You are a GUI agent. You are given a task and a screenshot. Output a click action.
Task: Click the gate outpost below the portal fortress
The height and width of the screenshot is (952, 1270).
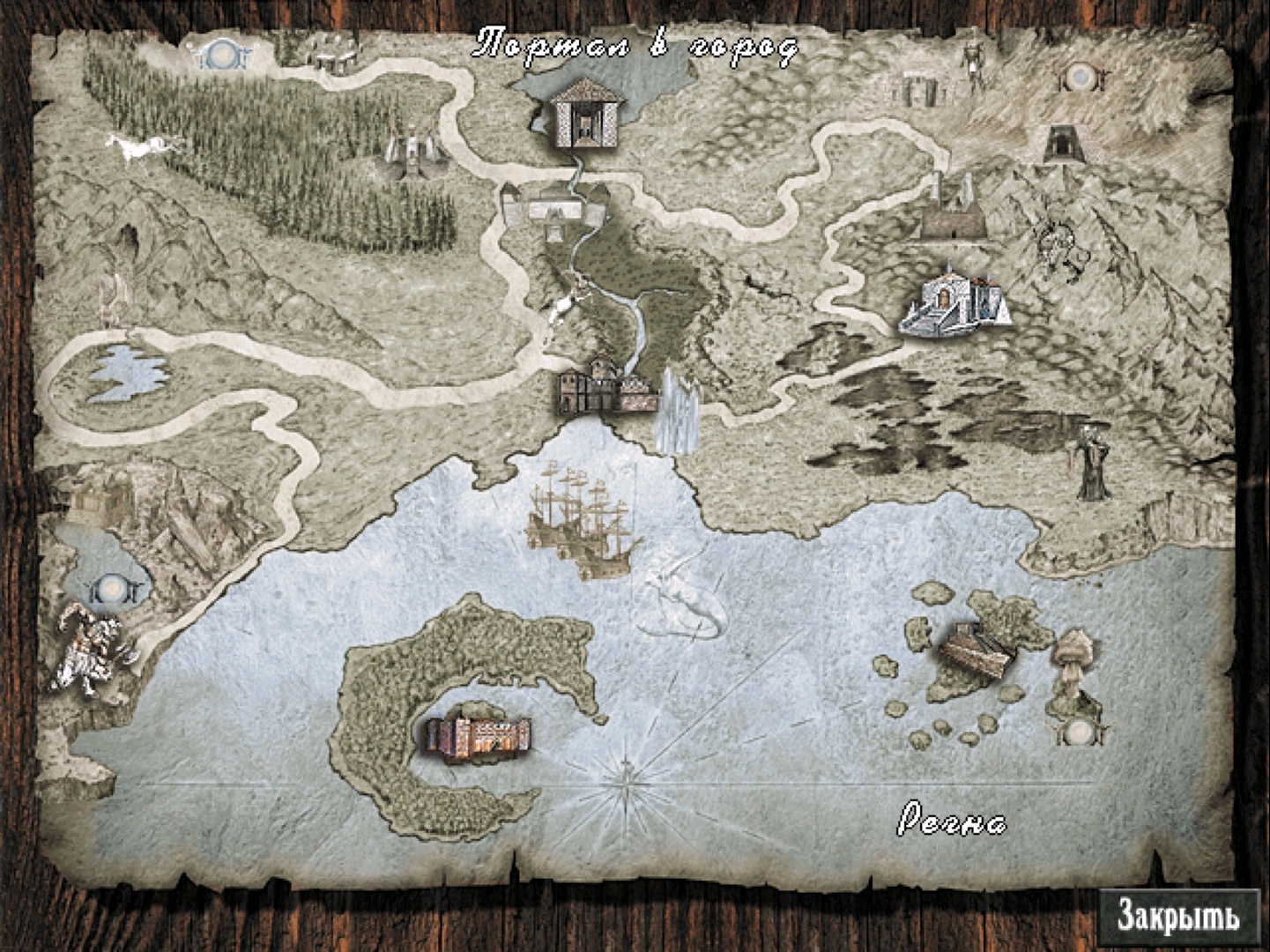point(553,209)
